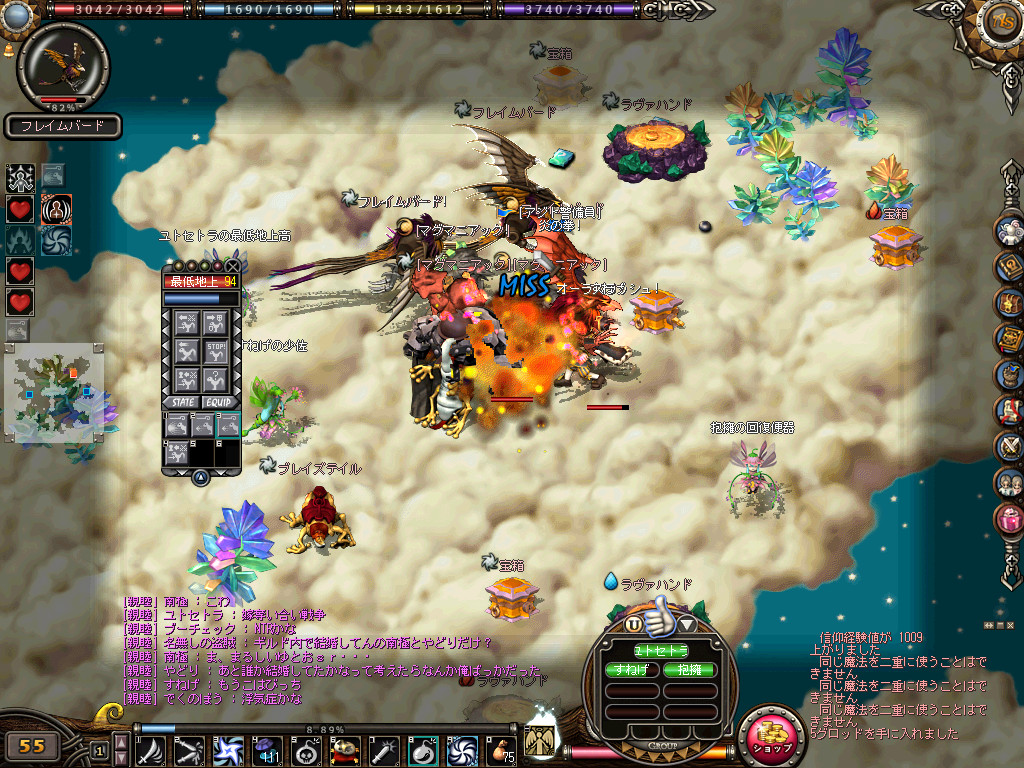The image size is (1024, 768).
Task: Click the フレイムバード target name plate
Action: tap(63, 127)
